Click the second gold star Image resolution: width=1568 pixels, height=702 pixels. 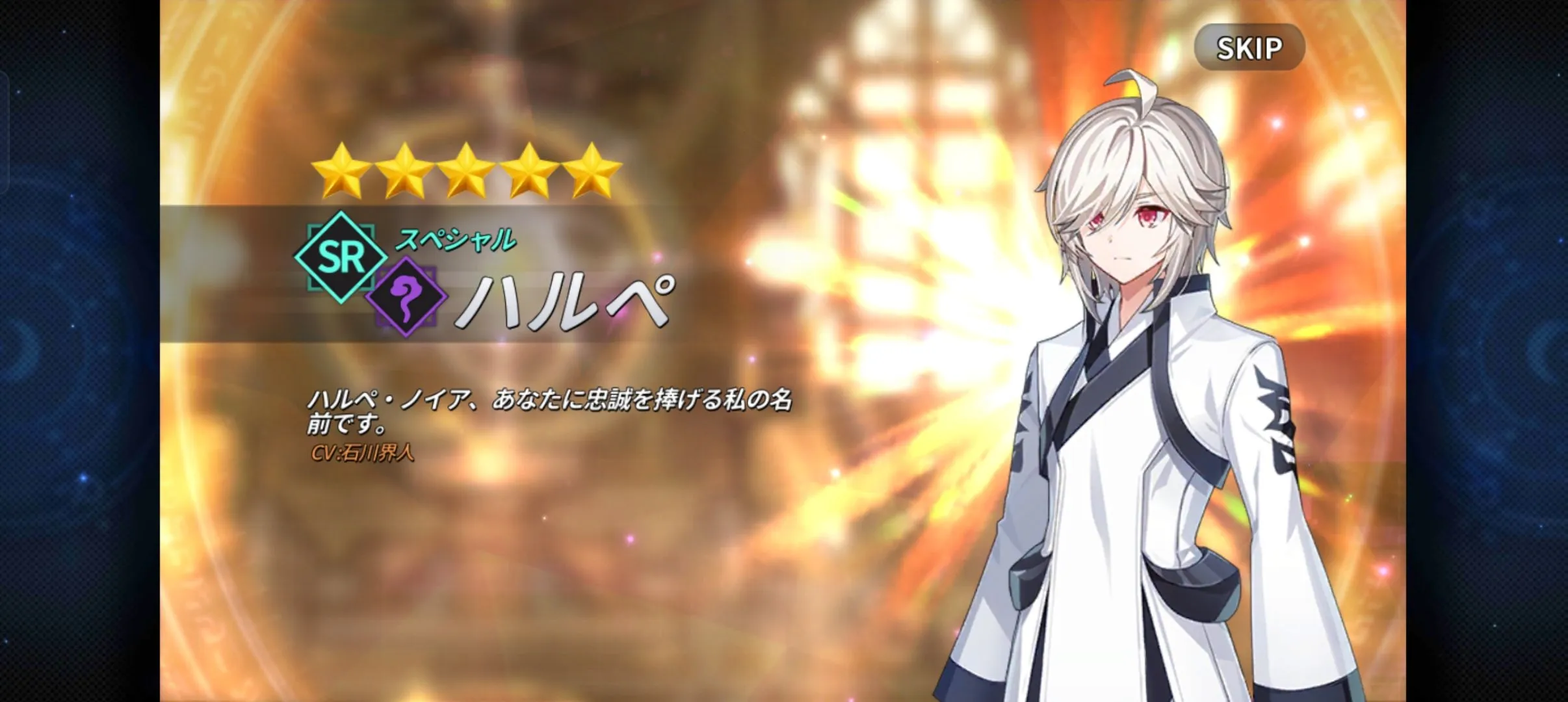404,172
